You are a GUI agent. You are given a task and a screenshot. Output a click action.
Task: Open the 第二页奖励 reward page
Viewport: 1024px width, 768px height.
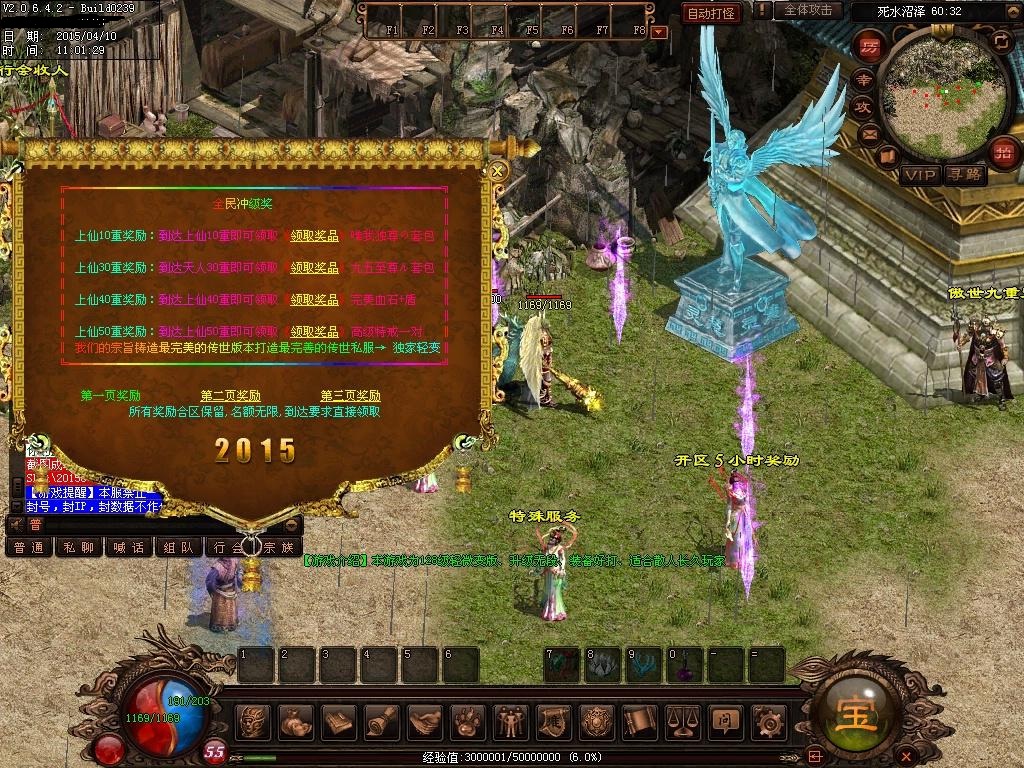tap(230, 396)
